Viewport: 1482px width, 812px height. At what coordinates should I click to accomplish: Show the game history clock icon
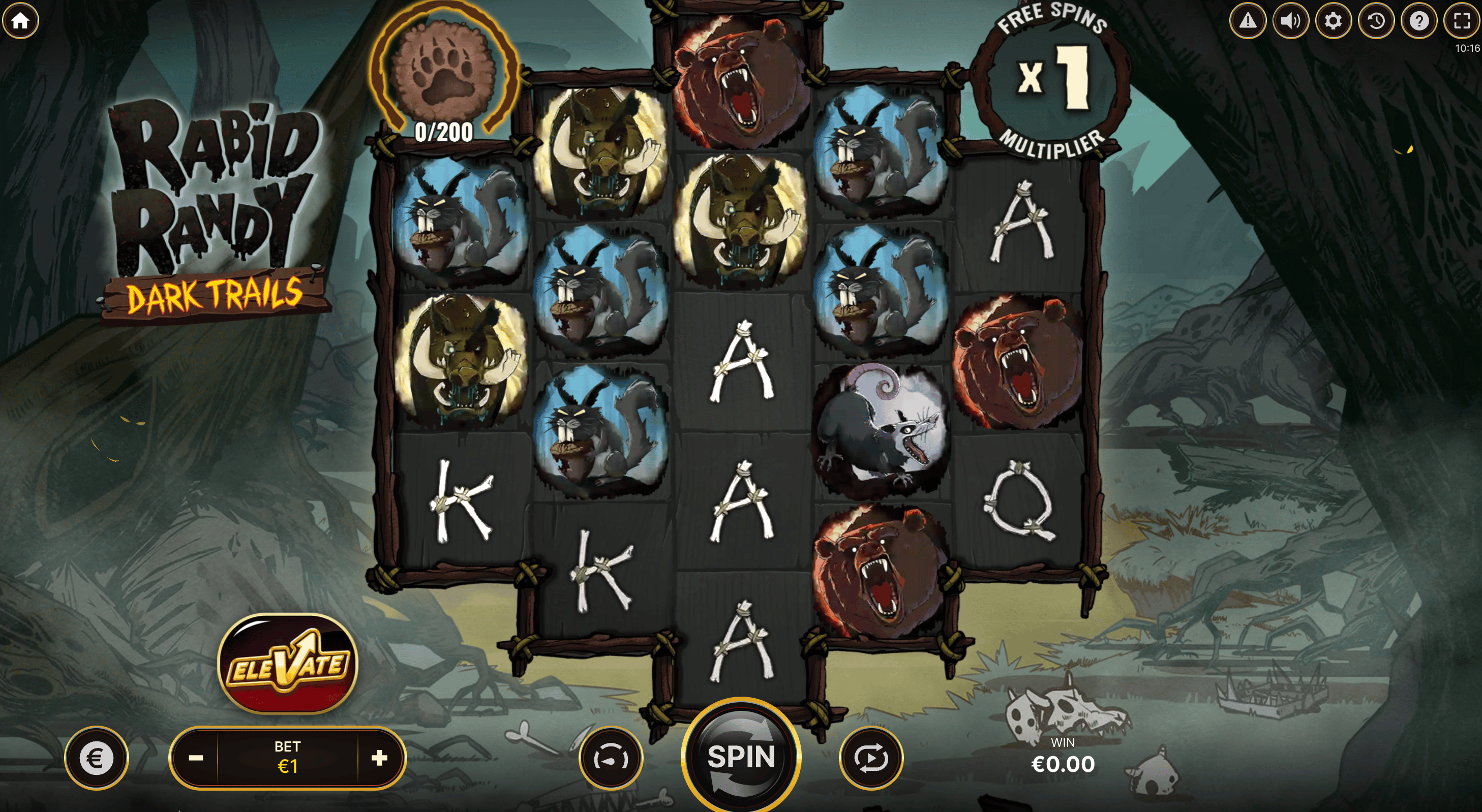[x=1376, y=21]
